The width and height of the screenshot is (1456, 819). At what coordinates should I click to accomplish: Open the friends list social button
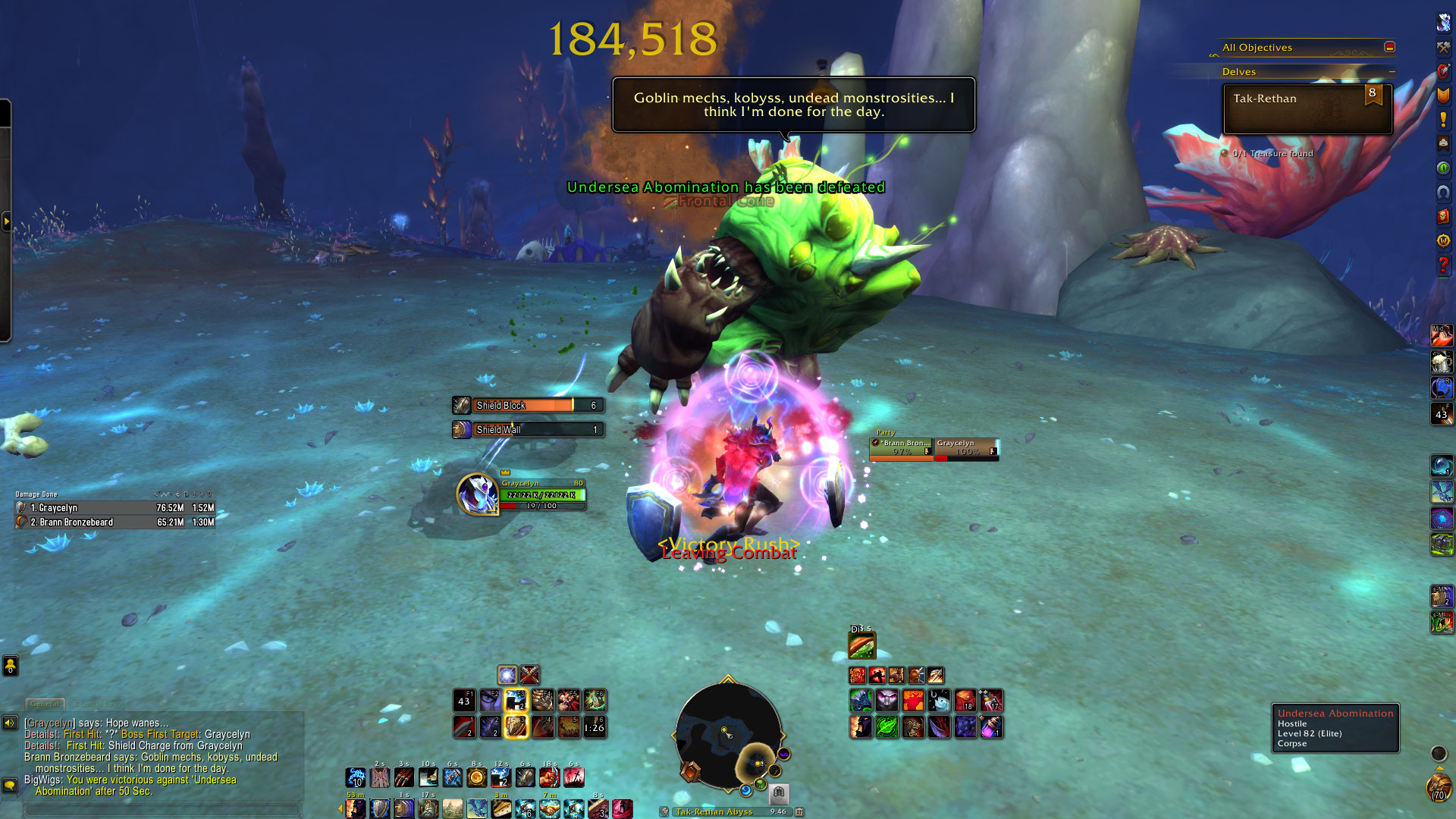(x=10, y=667)
